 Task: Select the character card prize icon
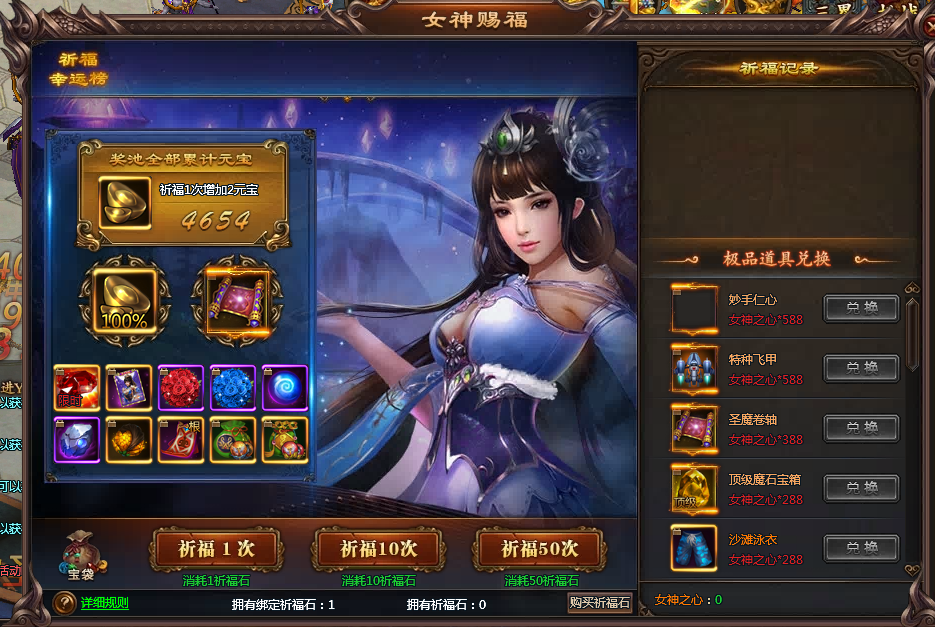click(129, 388)
